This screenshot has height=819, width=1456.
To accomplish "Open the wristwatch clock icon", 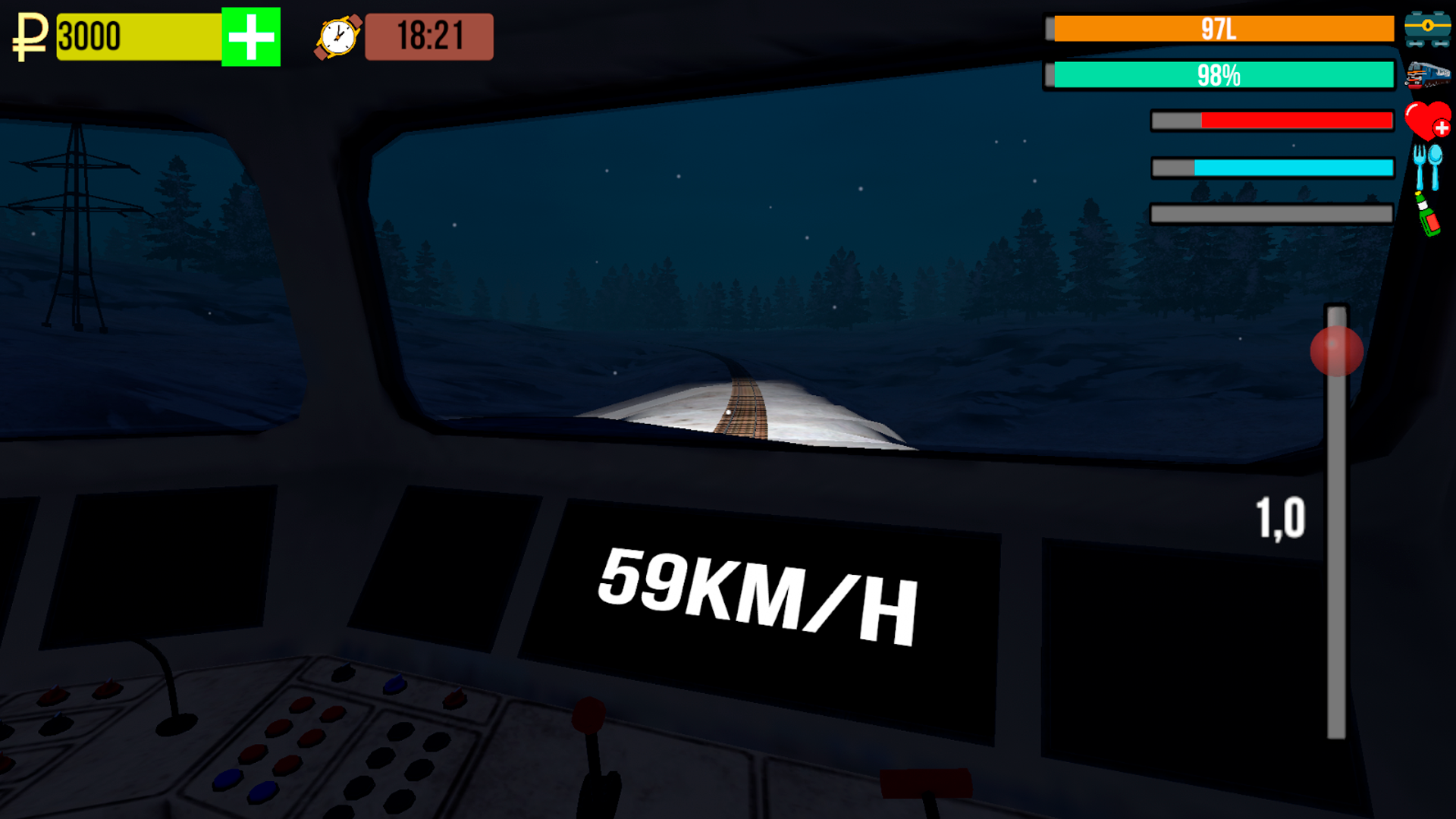I will click(x=336, y=36).
